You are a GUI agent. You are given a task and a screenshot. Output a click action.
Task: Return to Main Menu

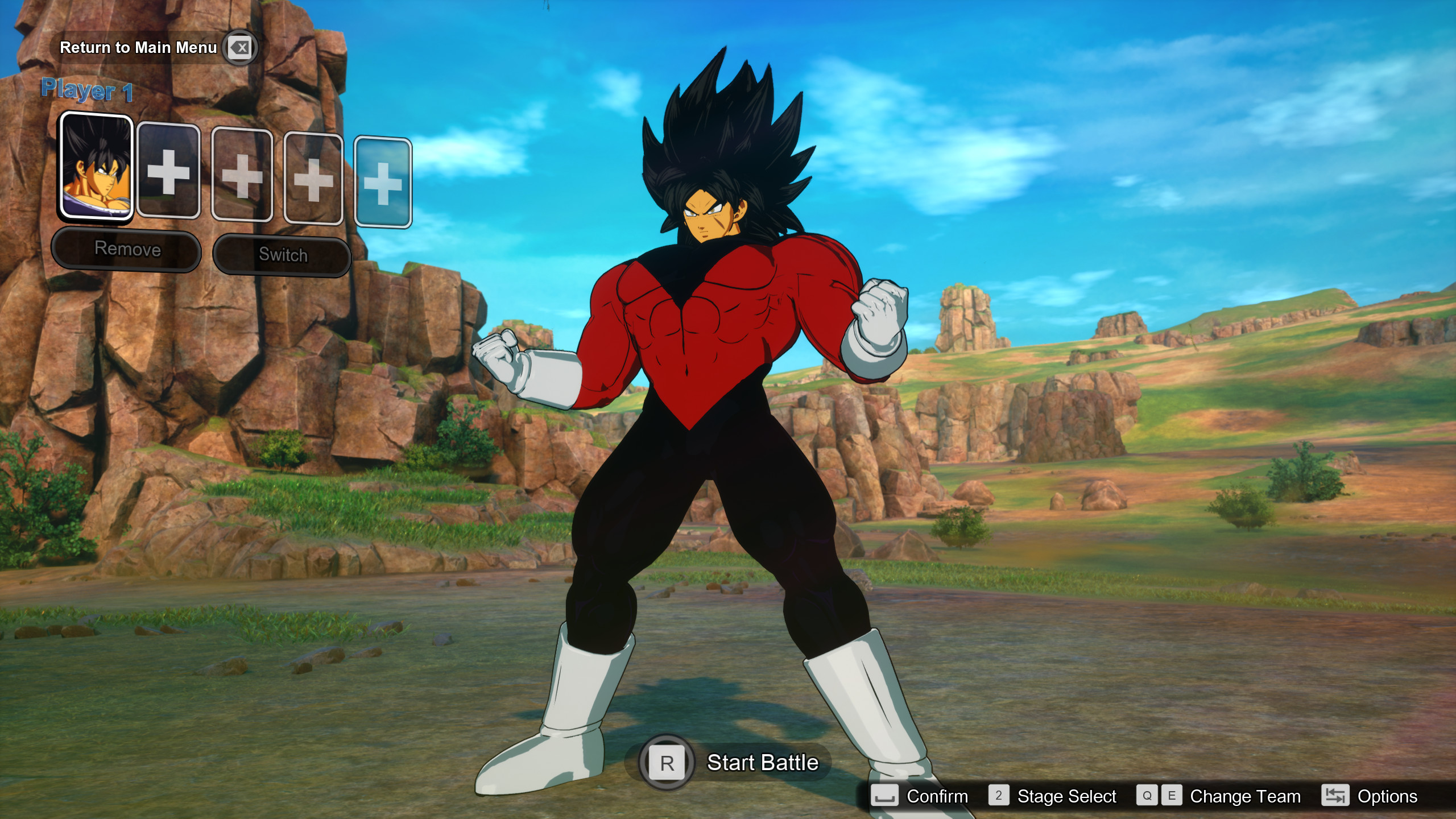139,48
